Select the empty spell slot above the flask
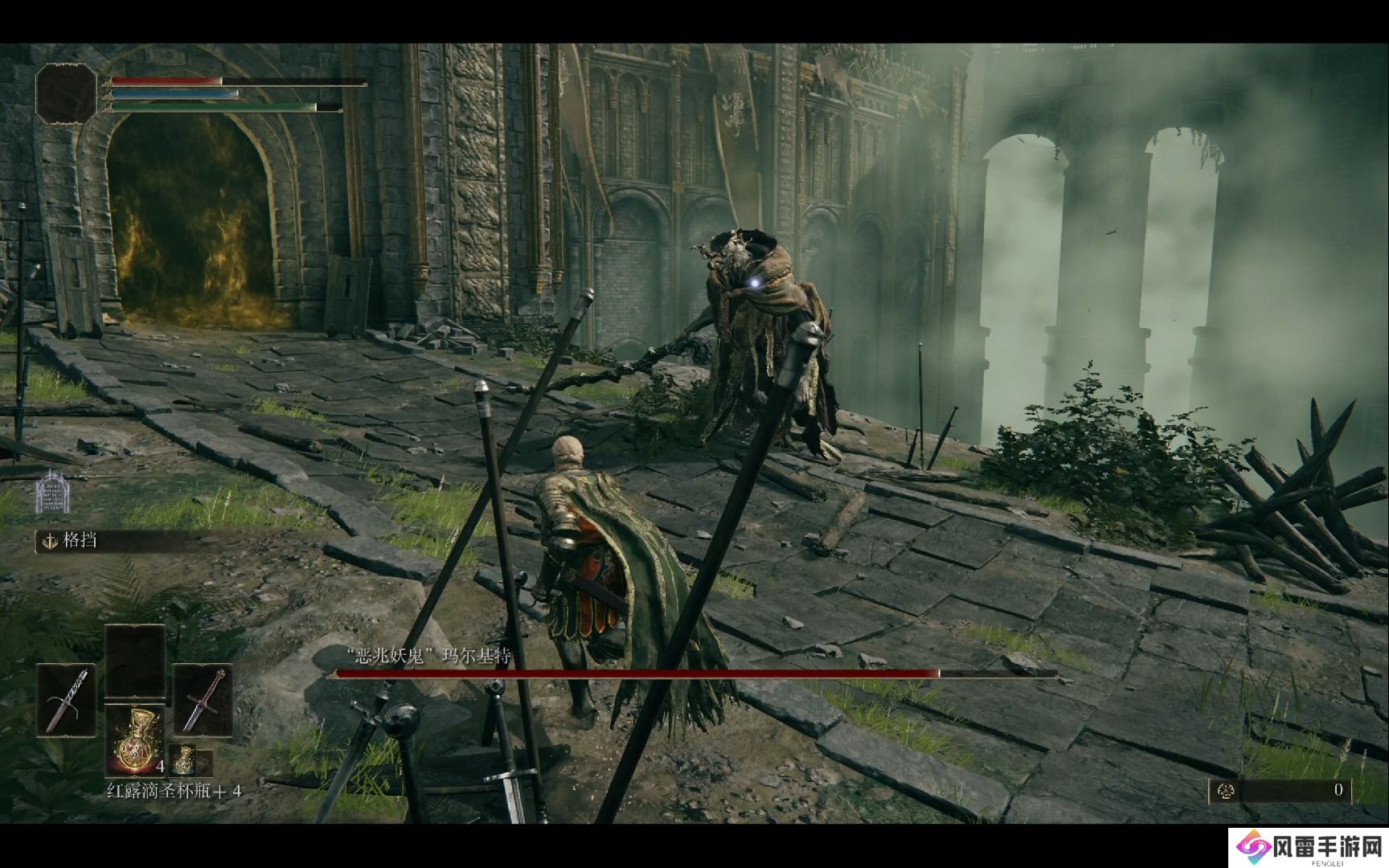The height and width of the screenshot is (868, 1389). pos(135,659)
